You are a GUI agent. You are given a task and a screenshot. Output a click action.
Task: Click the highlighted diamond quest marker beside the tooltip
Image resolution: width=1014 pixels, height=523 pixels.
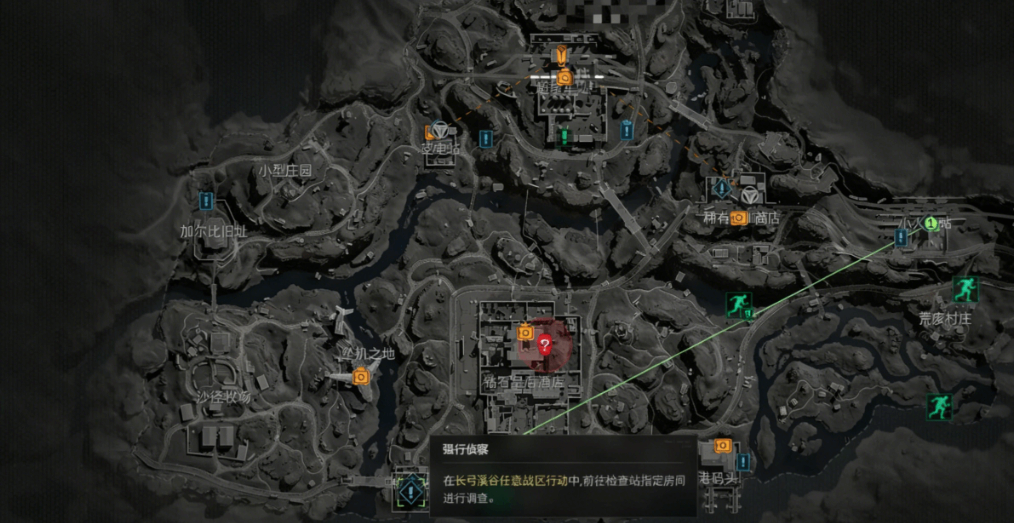[x=410, y=491]
